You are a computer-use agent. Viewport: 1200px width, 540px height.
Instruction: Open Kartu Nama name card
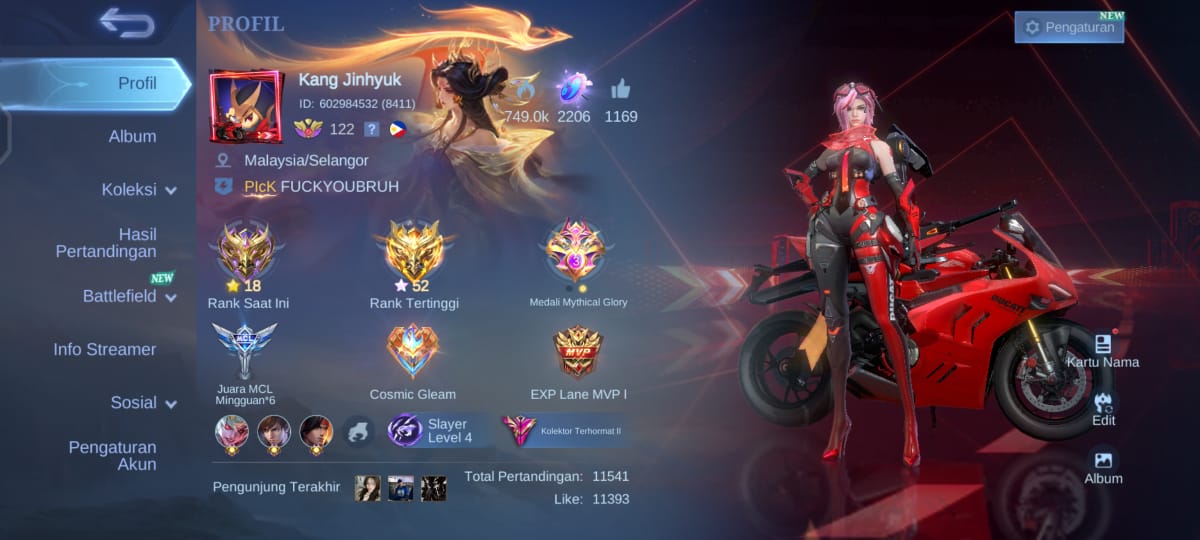tap(1103, 350)
